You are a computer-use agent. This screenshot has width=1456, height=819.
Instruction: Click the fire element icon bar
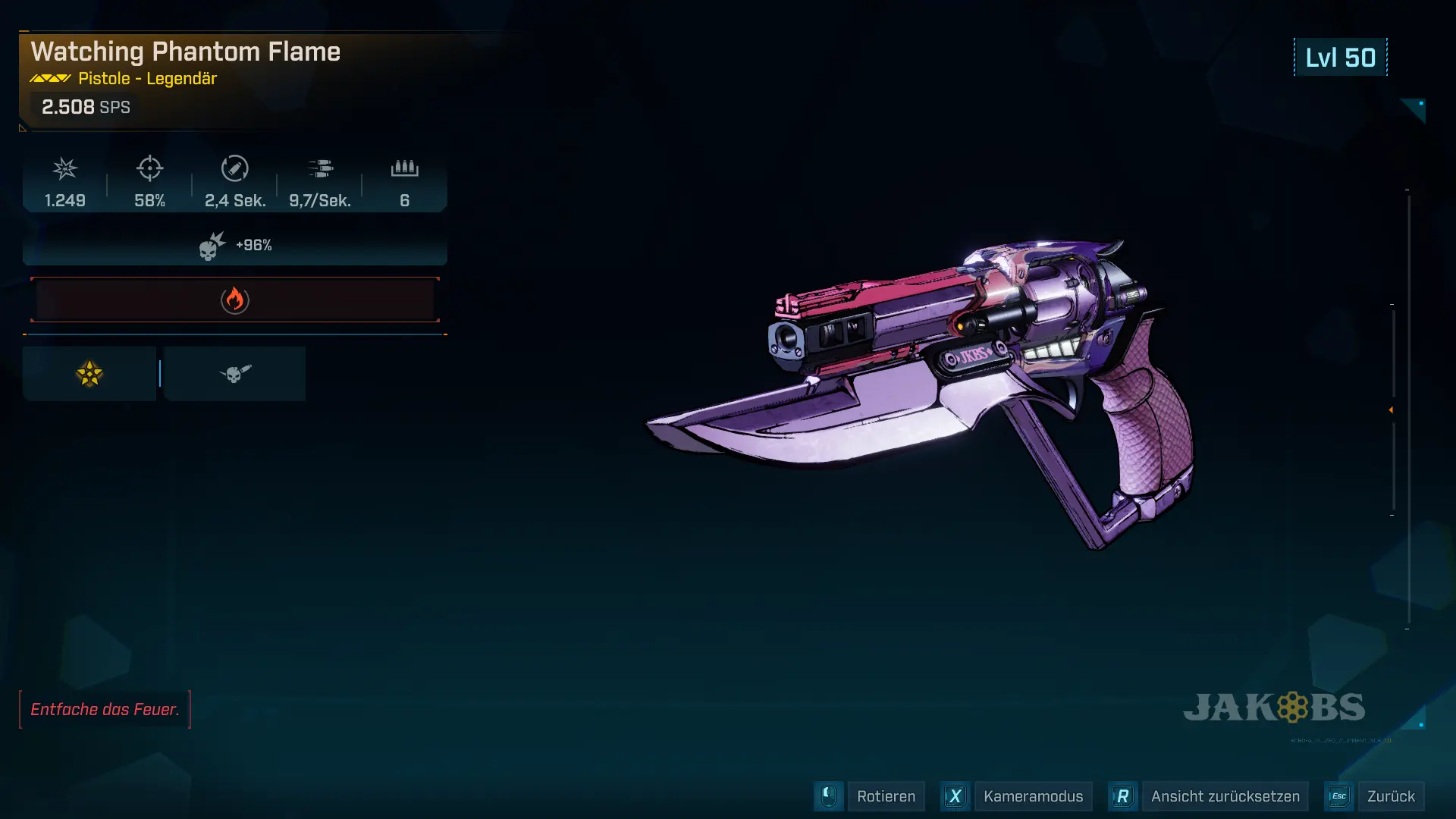coord(235,300)
